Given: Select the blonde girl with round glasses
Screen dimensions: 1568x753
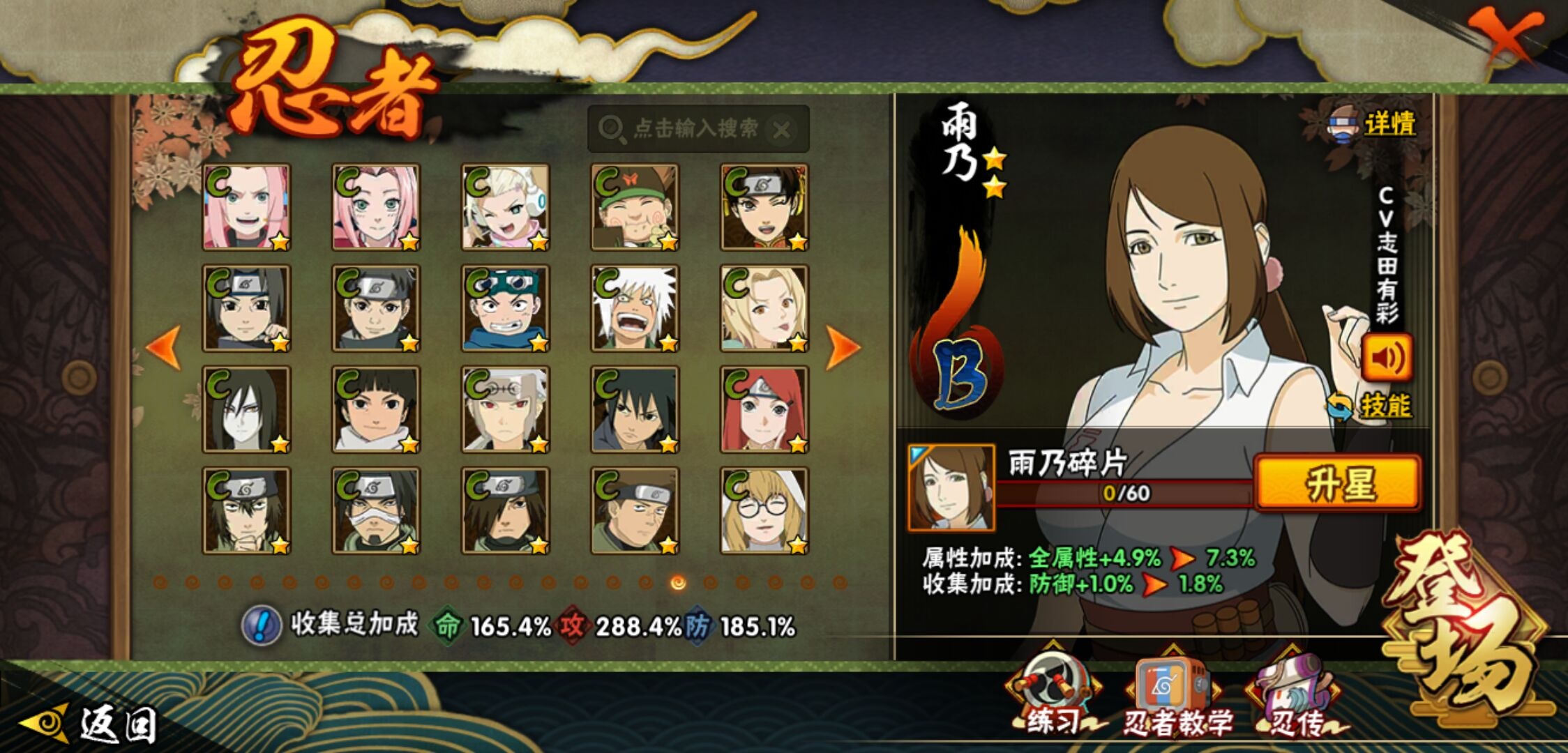Looking at the screenshot, I should [x=764, y=511].
